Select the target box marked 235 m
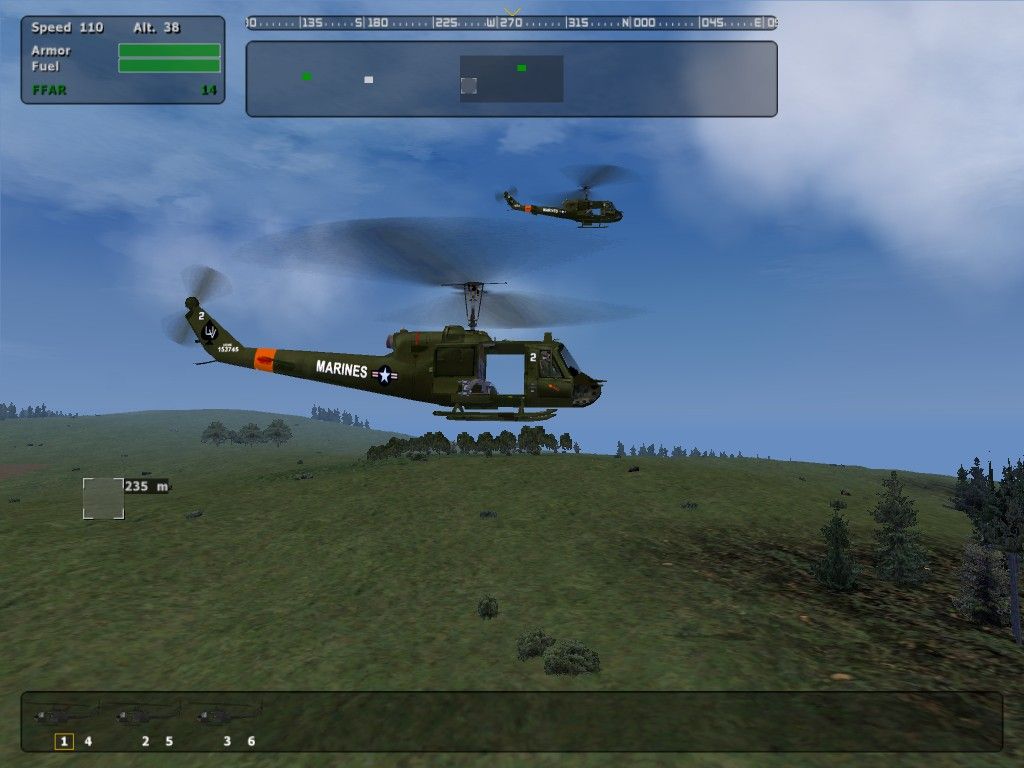This screenshot has width=1024, height=768. 103,498
